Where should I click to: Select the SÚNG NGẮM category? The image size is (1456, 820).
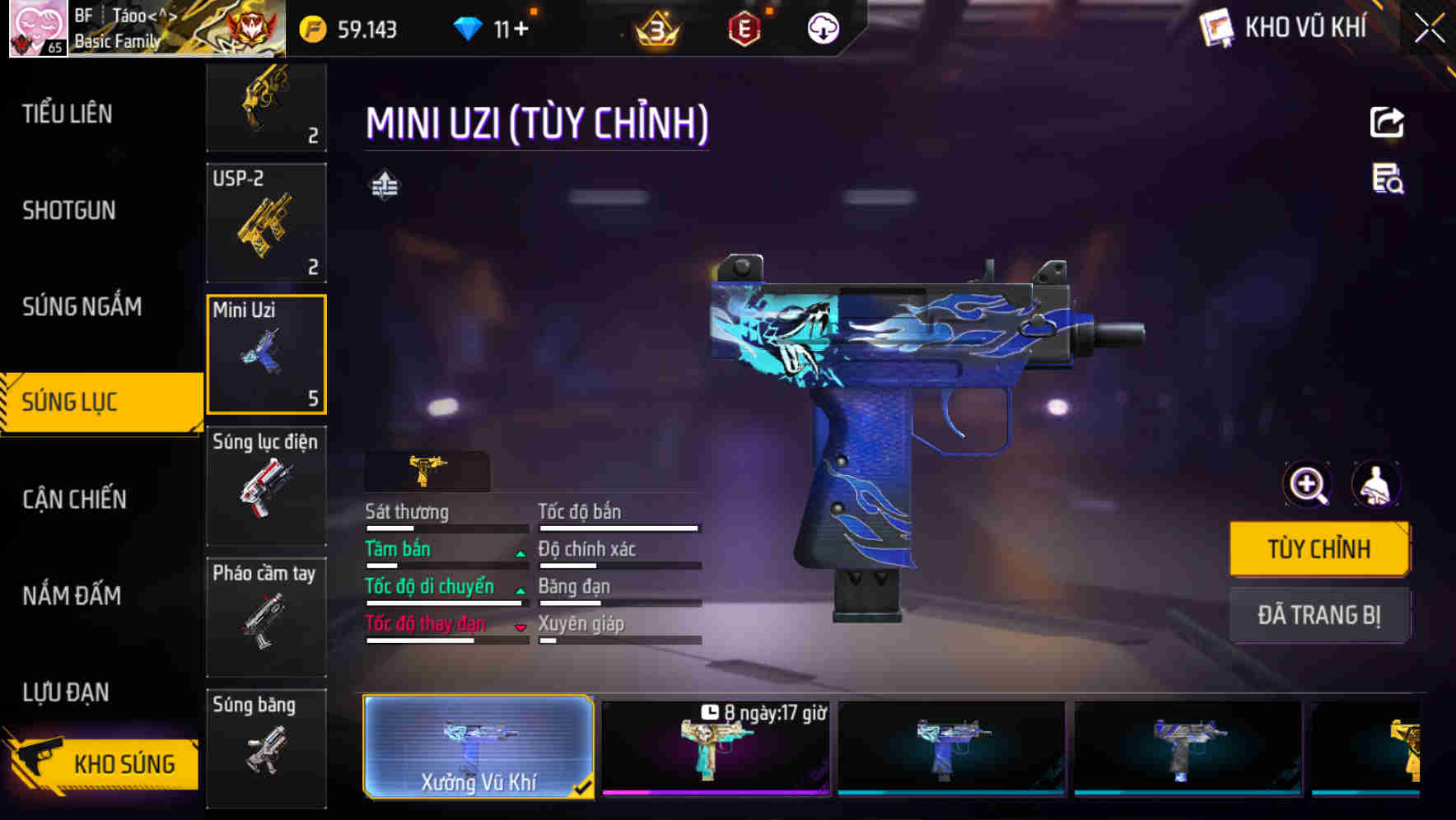[82, 307]
